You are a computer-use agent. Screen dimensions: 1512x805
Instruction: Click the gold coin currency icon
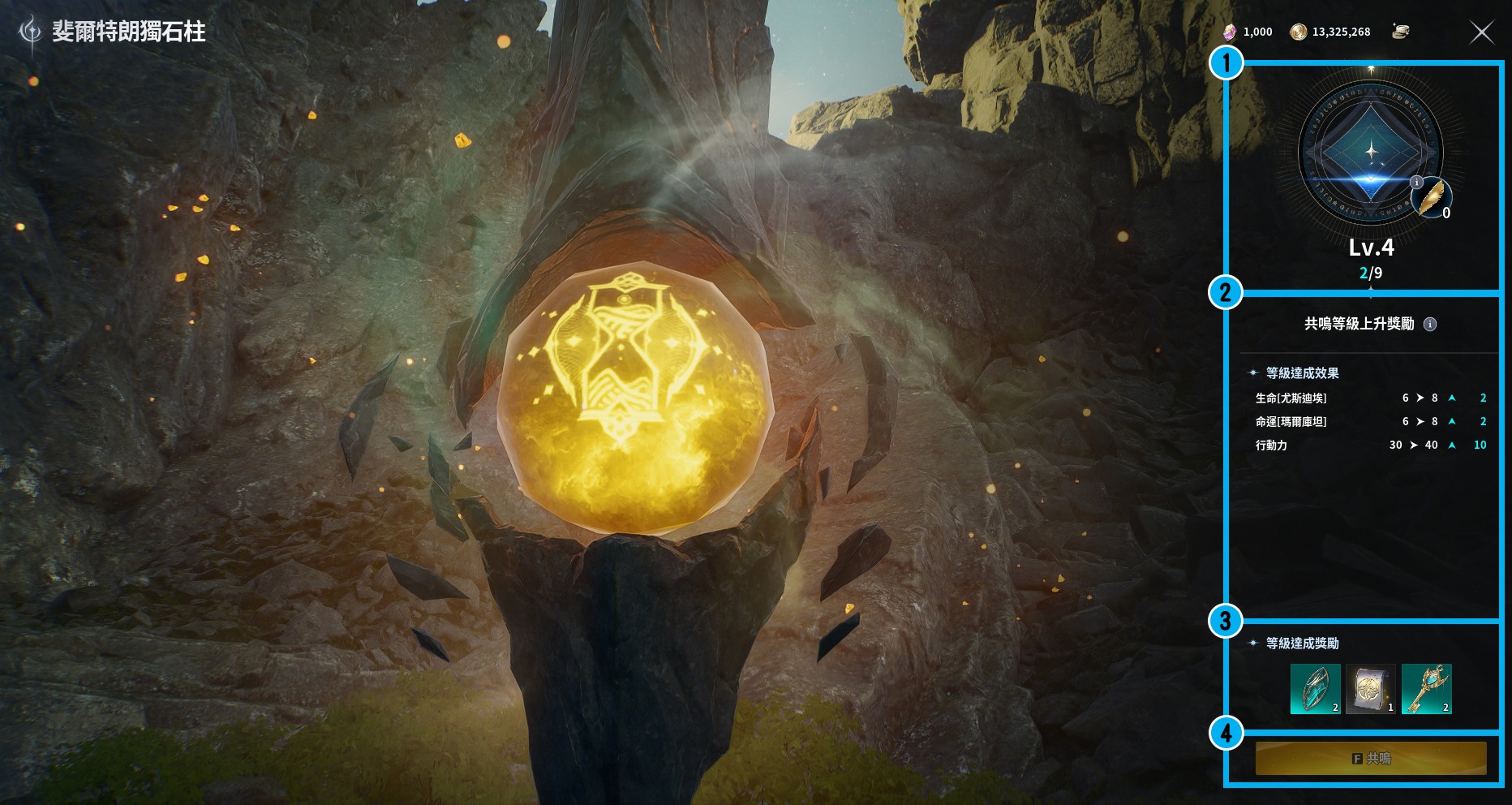(x=1298, y=32)
